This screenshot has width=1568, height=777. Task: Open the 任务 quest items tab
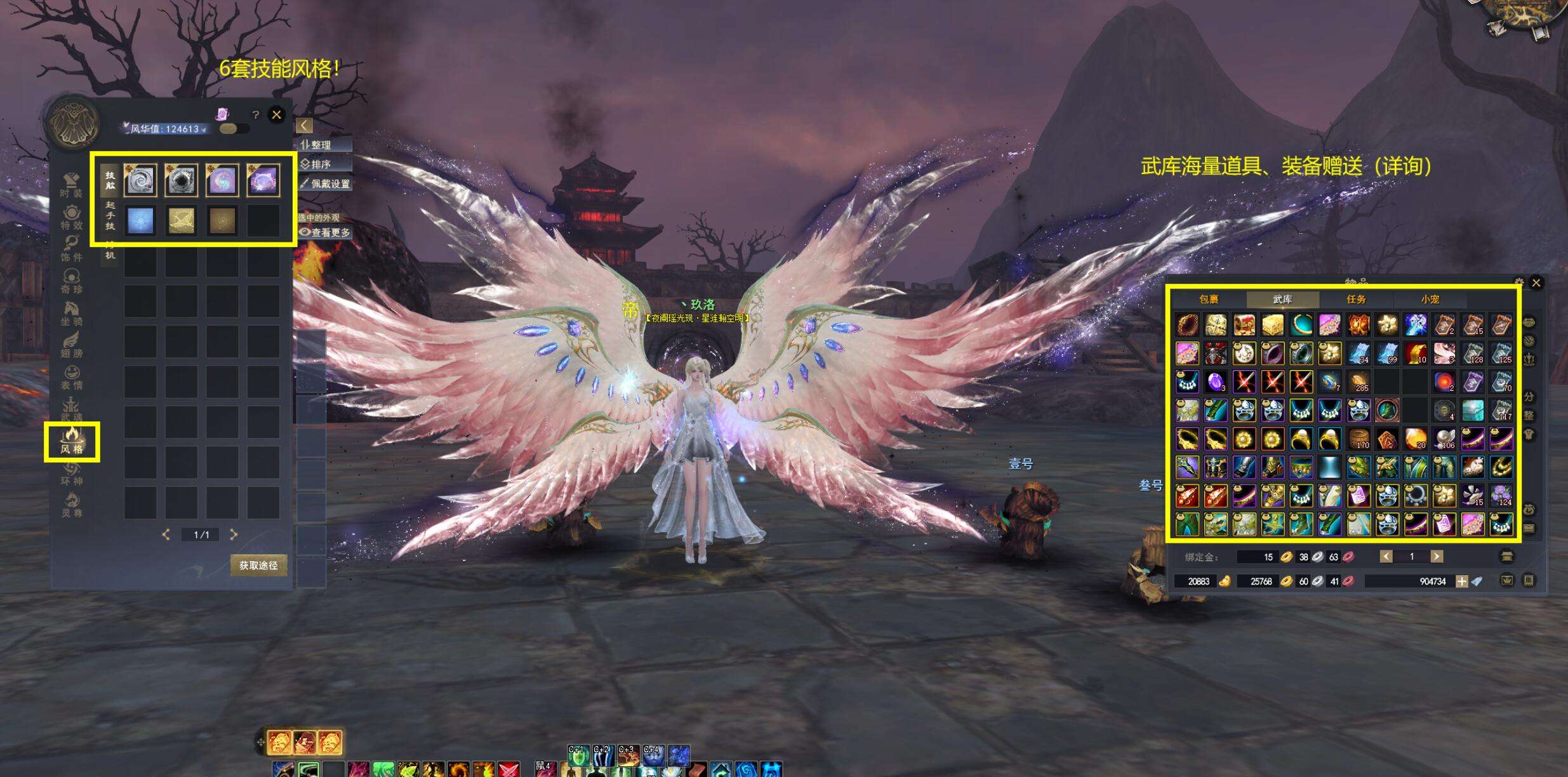1356,299
